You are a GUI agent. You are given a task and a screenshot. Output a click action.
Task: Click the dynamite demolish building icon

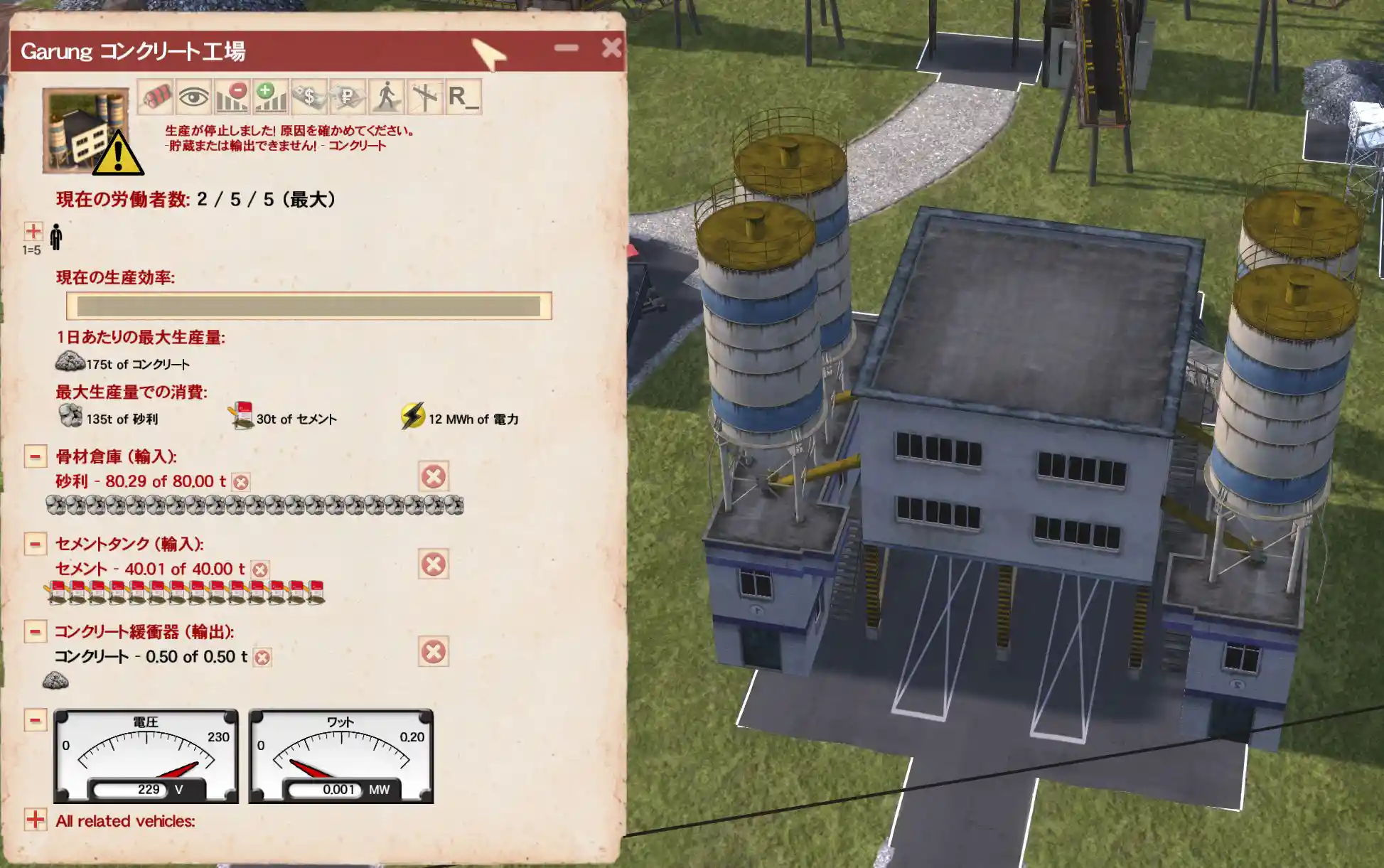click(x=156, y=97)
